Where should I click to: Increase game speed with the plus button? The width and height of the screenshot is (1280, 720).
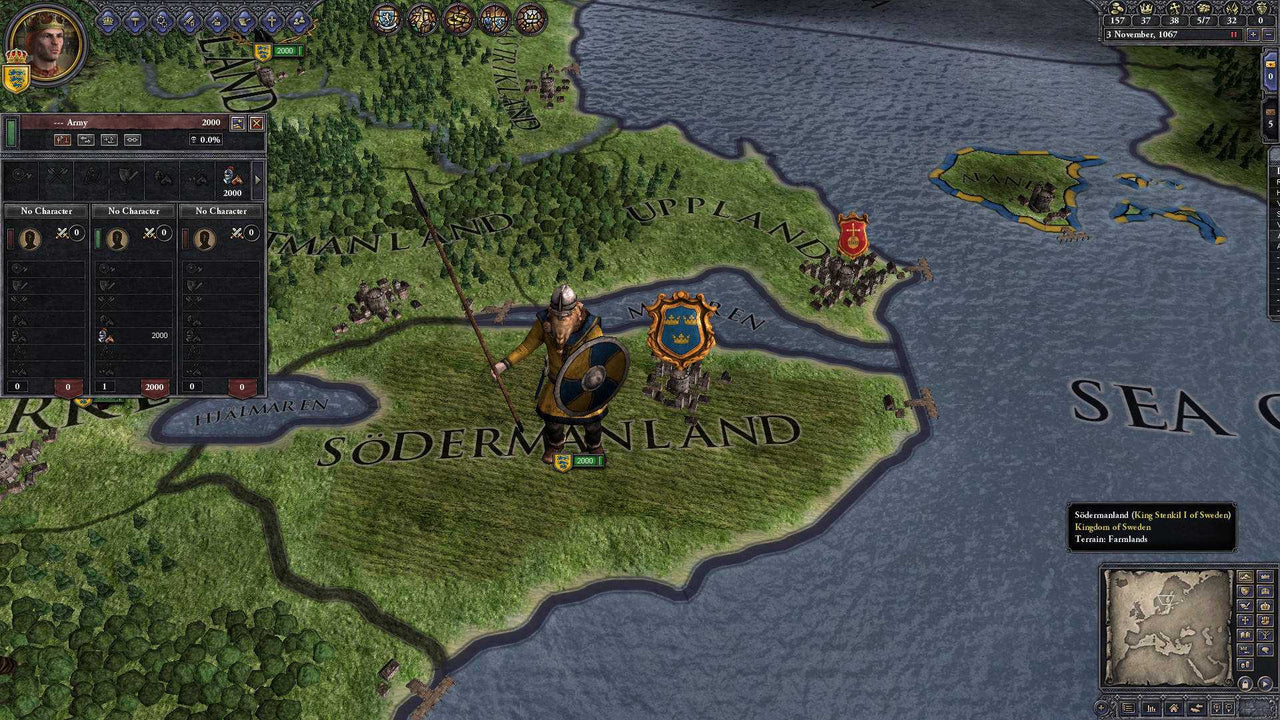coord(1253,33)
